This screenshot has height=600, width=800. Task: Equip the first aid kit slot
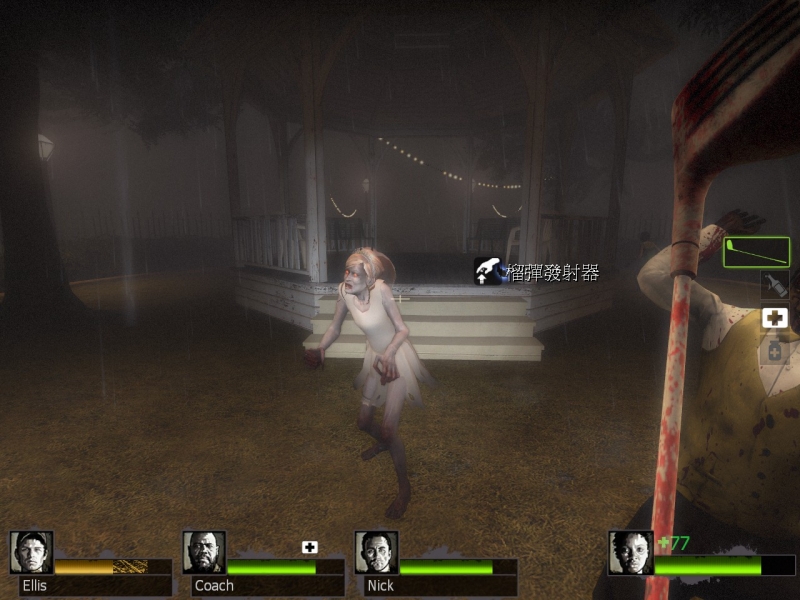775,318
